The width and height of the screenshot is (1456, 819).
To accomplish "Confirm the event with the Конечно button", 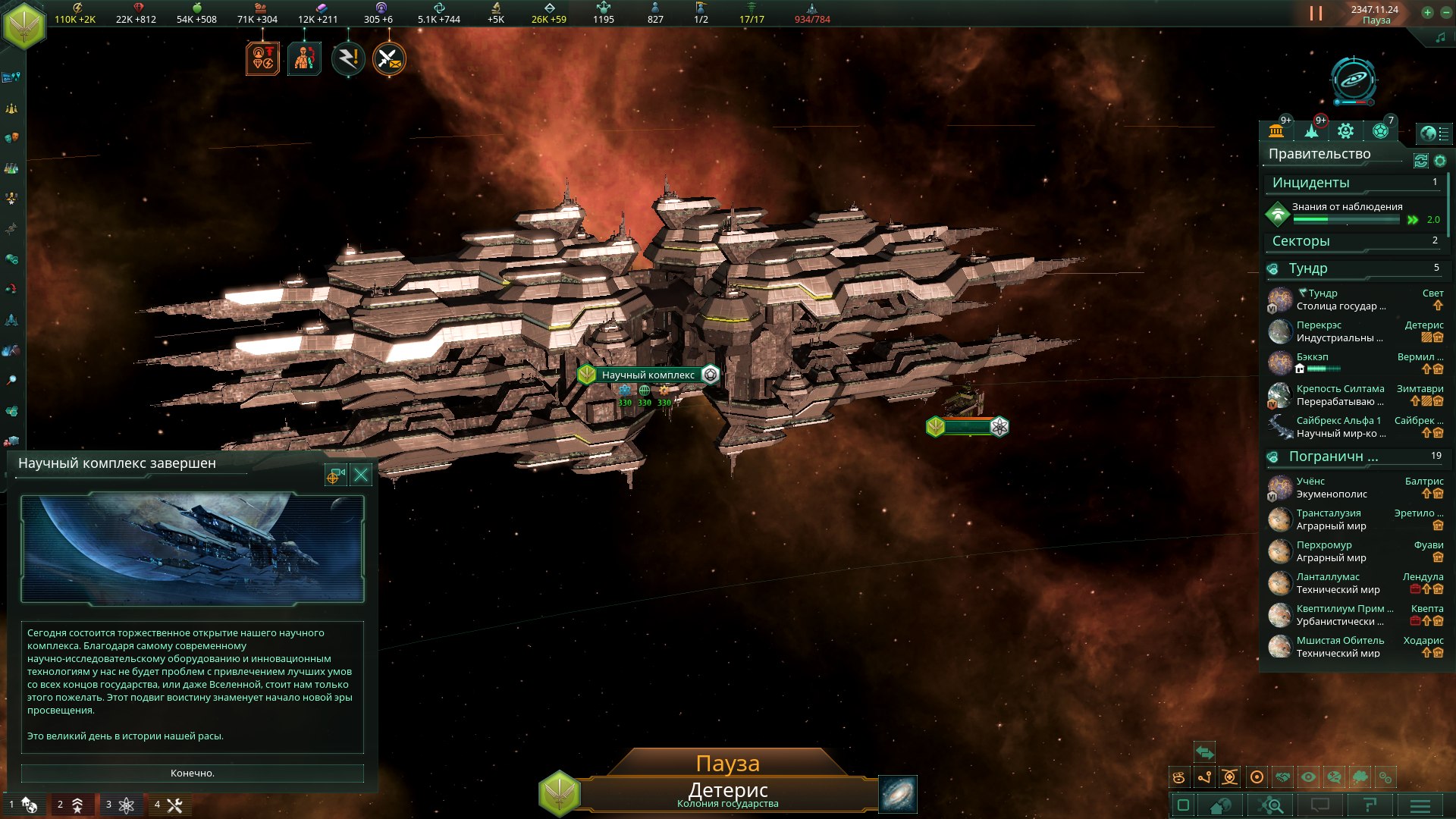I will pos(192,773).
